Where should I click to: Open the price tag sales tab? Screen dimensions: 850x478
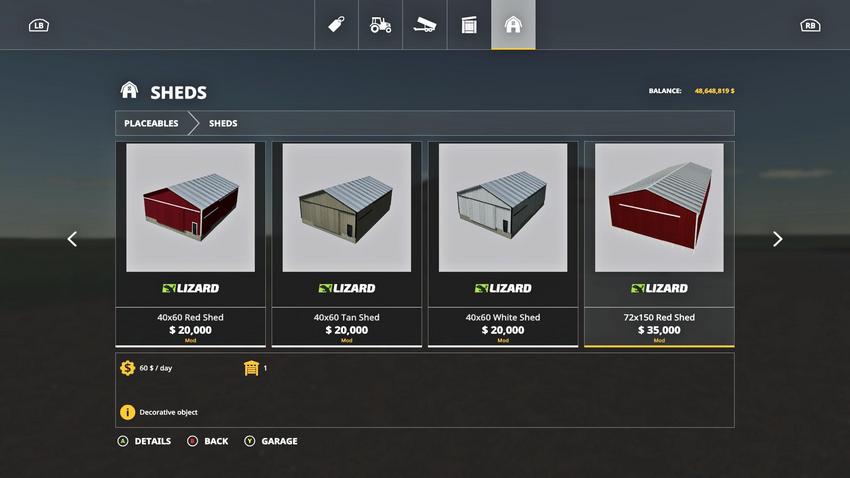pos(337,25)
